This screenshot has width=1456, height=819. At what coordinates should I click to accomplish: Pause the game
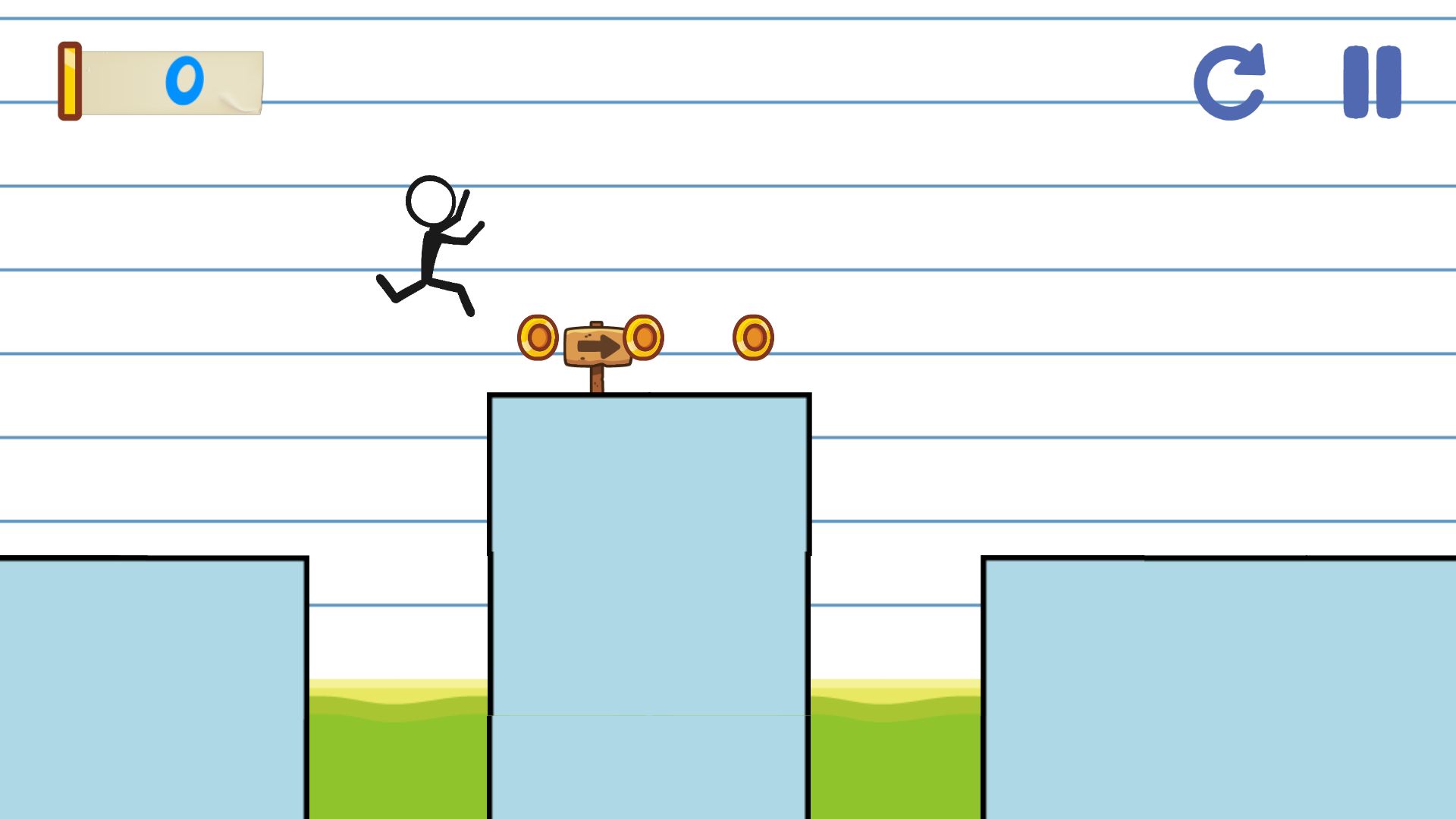coord(1371,82)
